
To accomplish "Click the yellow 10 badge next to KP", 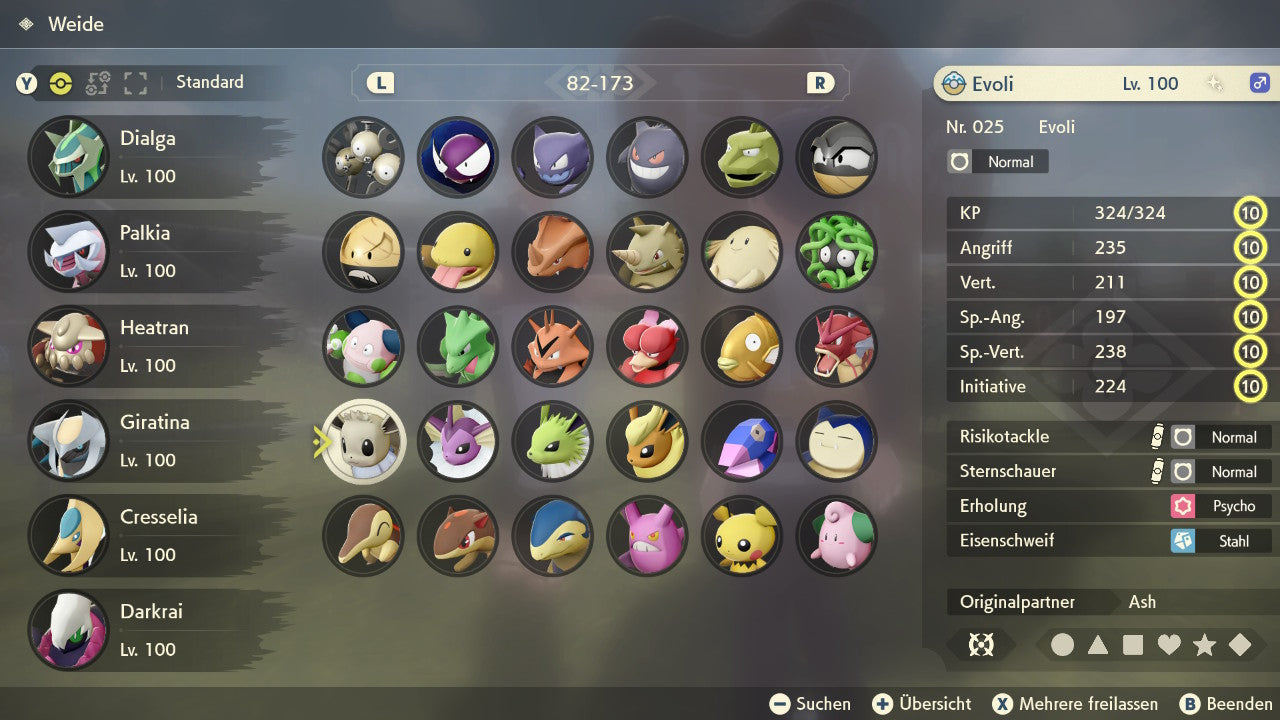I will (x=1250, y=212).
